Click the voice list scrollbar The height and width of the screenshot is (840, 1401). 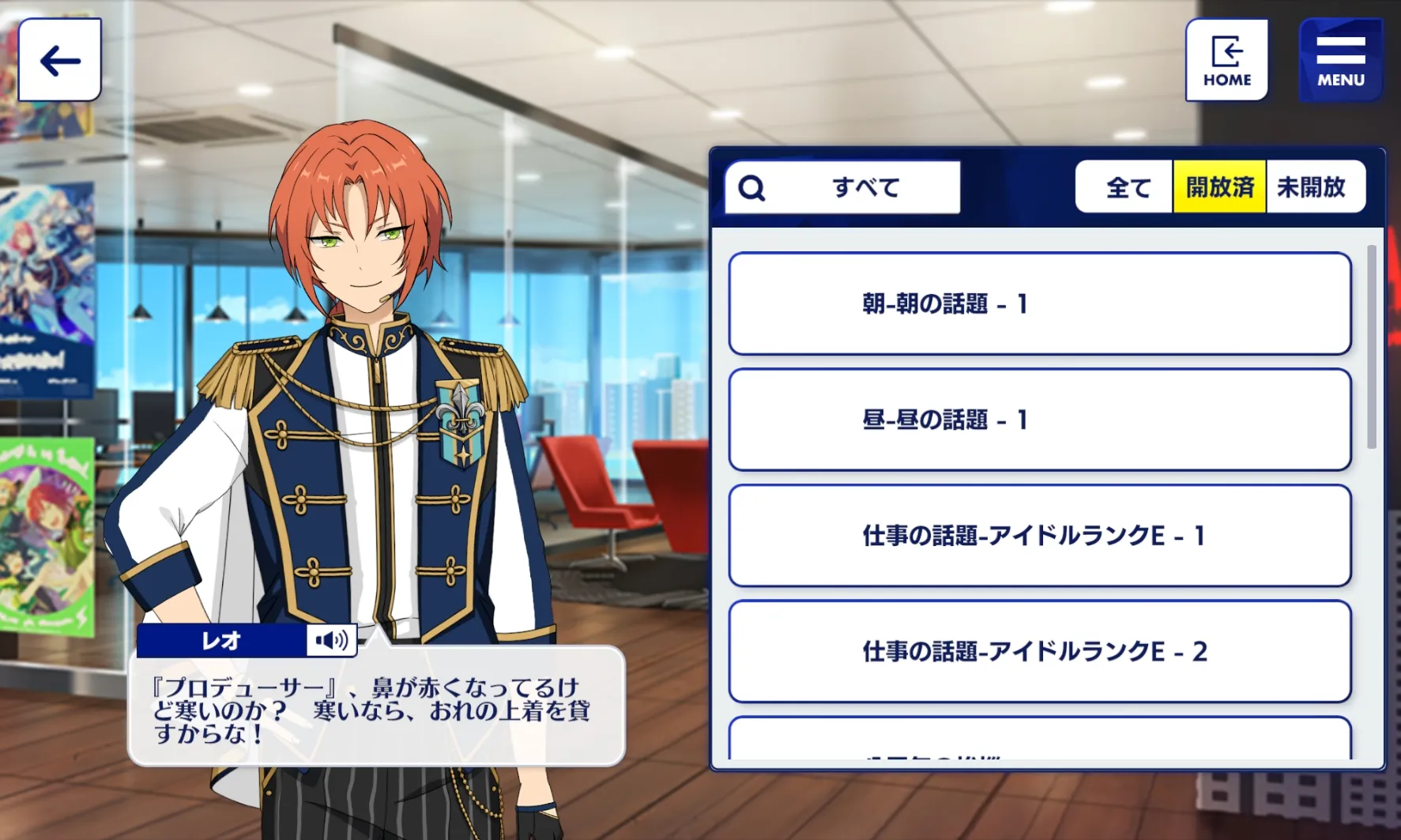(1372, 348)
